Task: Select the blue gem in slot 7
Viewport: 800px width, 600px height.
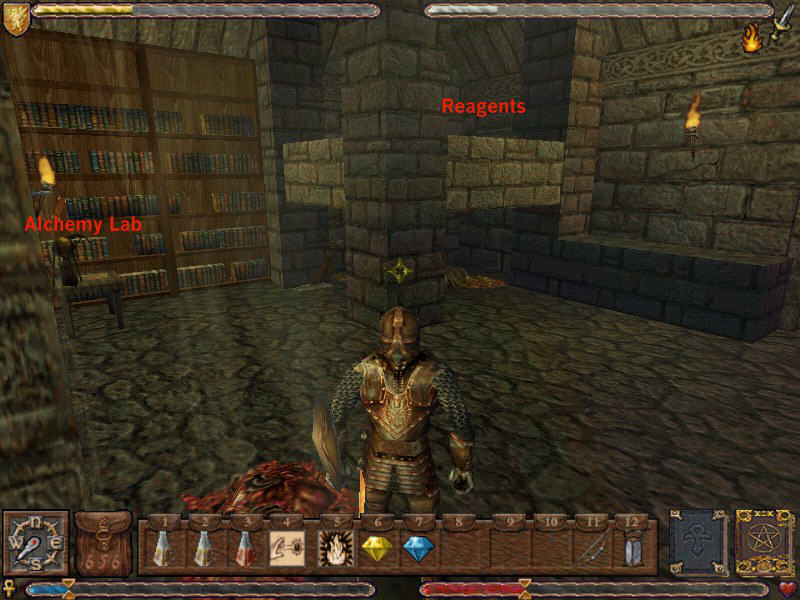Action: tap(416, 549)
